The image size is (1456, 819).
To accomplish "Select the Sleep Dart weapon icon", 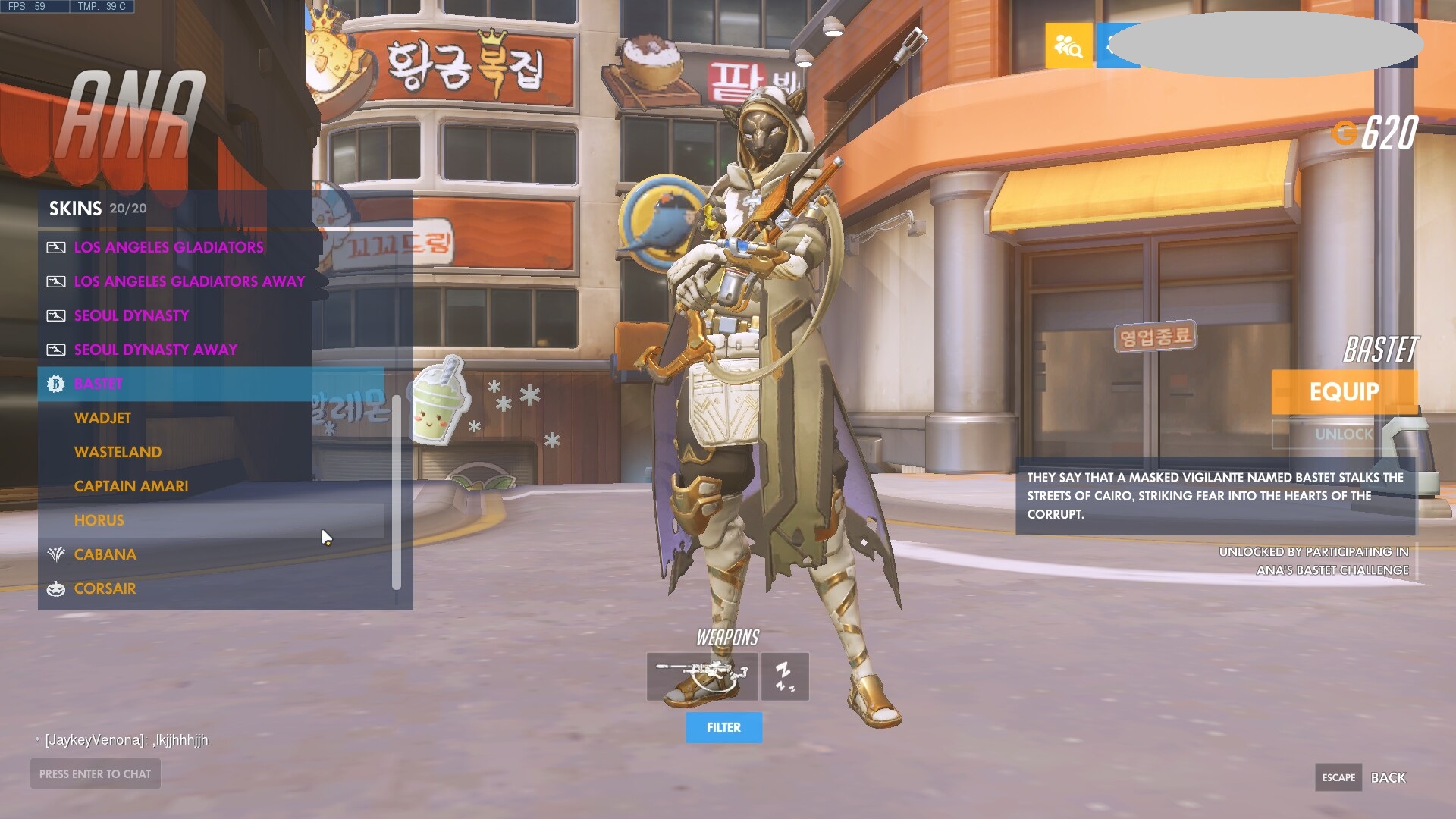I will (785, 677).
